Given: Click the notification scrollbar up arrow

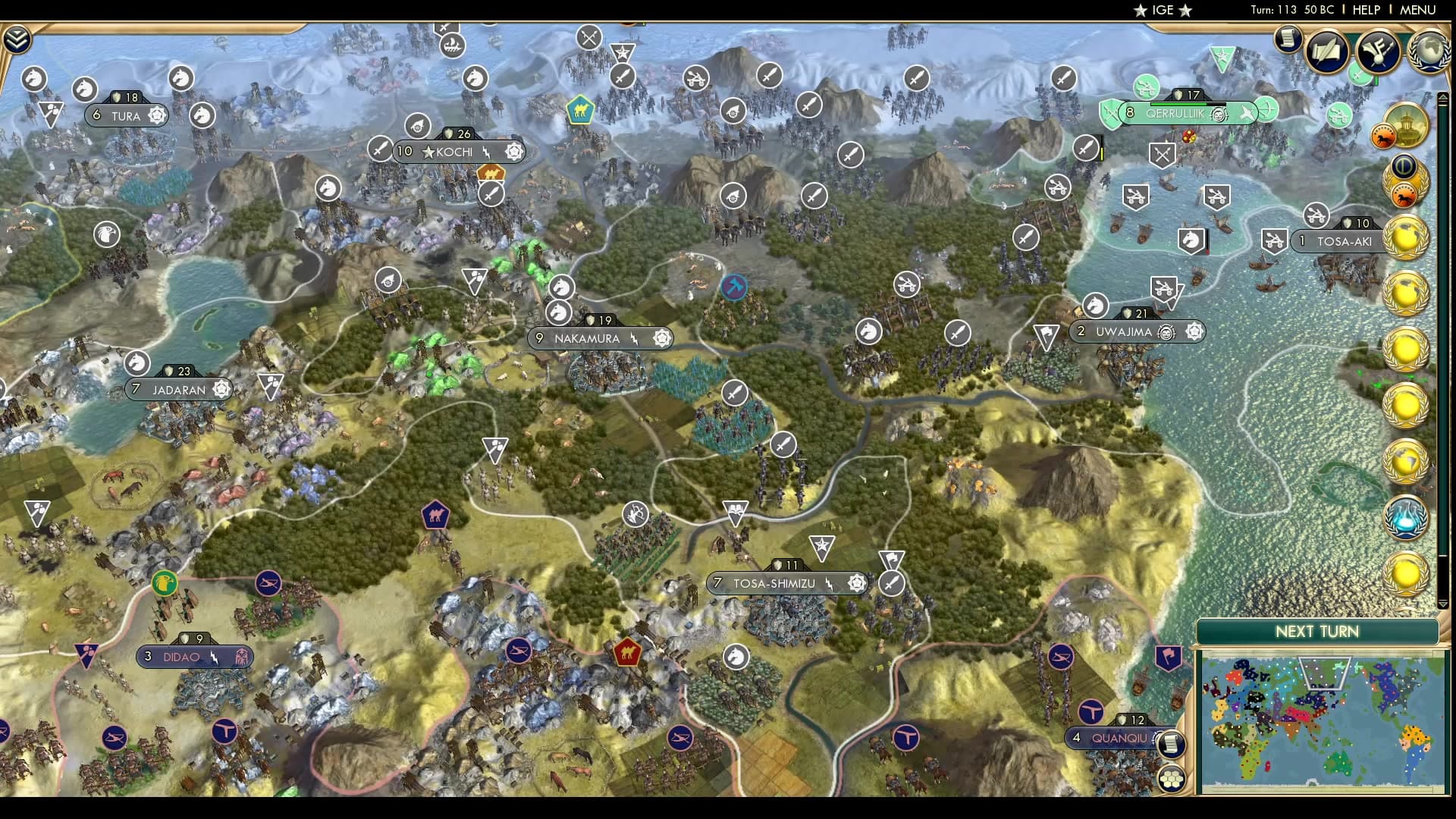Looking at the screenshot, I should [x=1443, y=97].
